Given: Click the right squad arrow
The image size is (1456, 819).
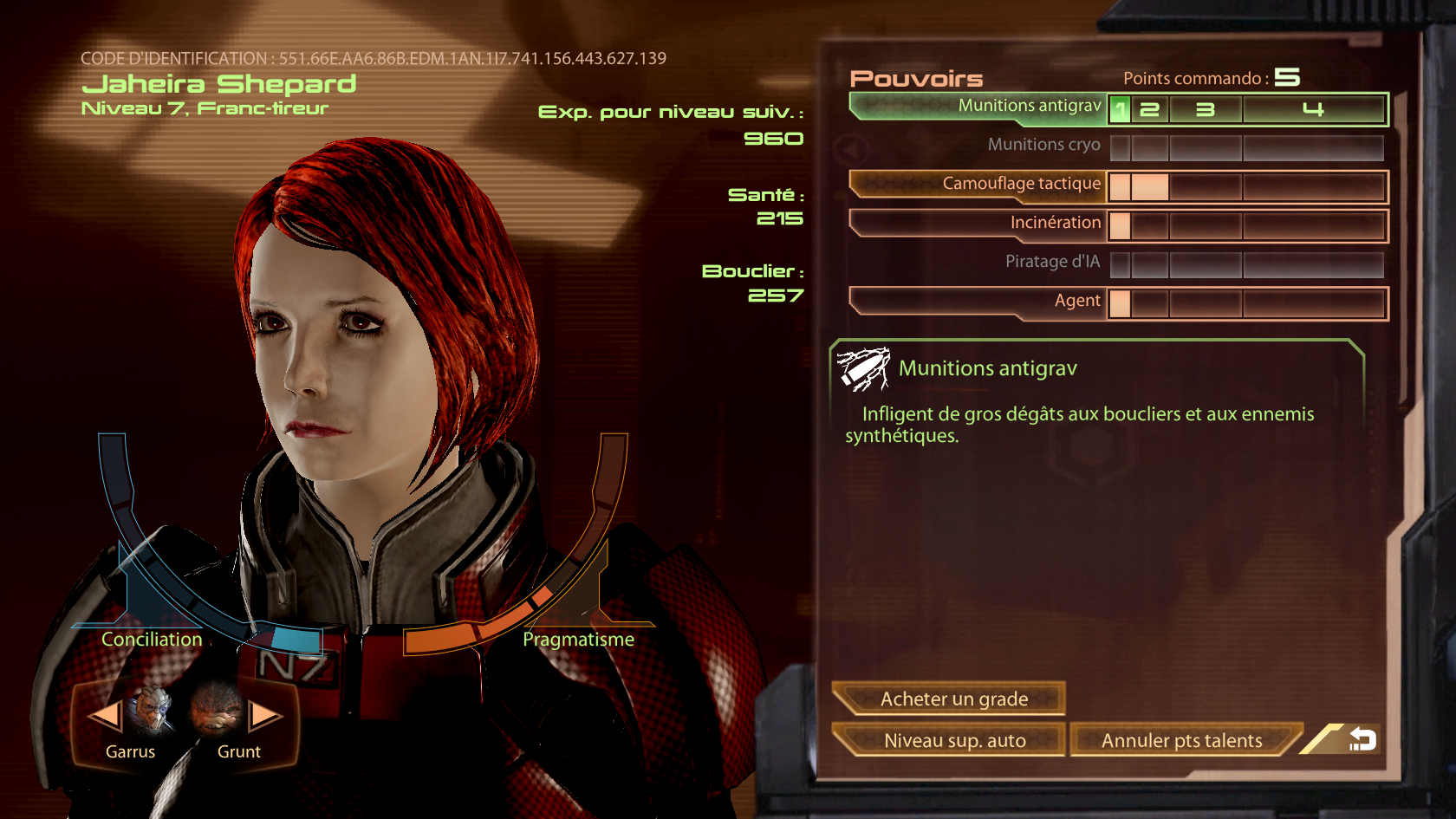Looking at the screenshot, I should tap(265, 716).
